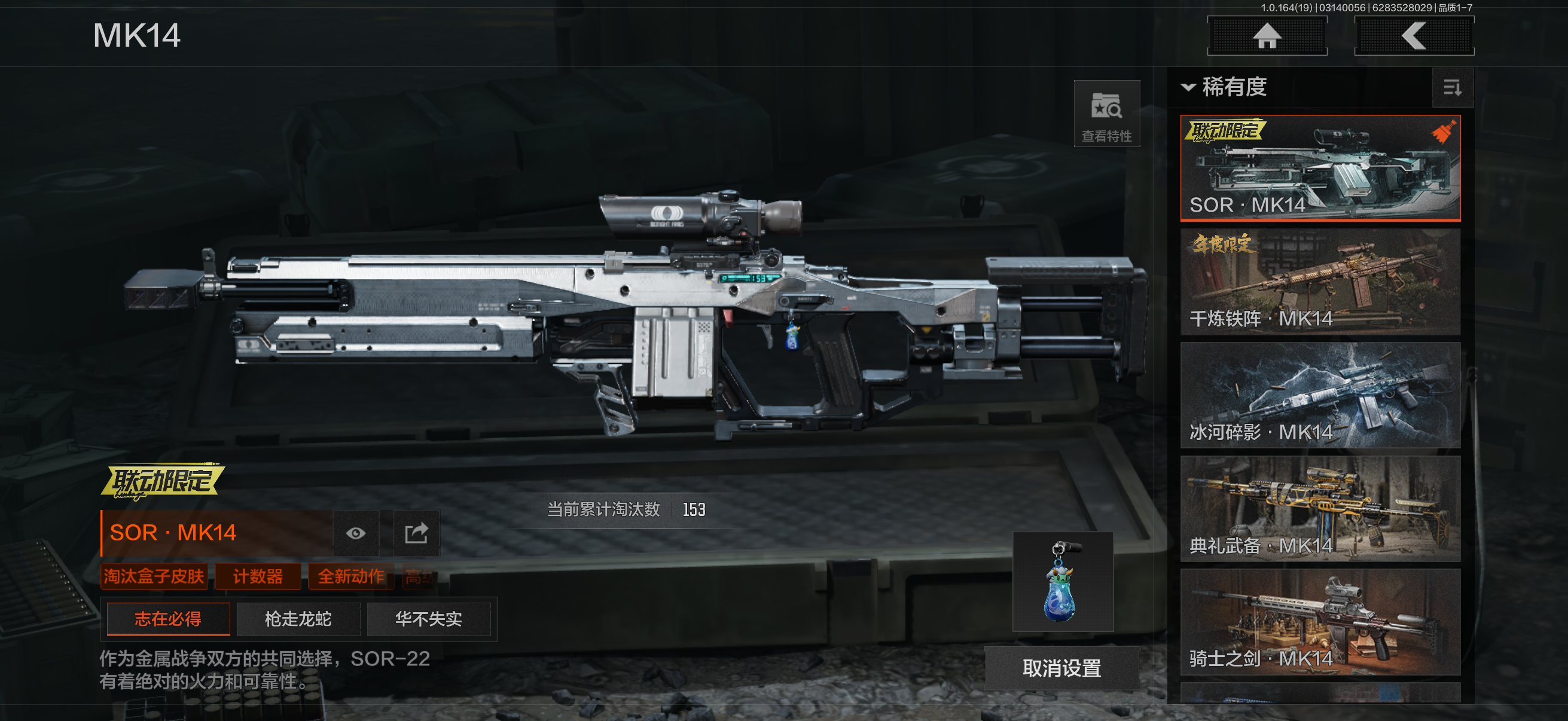Open the blue pouch weapon charm slot

(1062, 582)
